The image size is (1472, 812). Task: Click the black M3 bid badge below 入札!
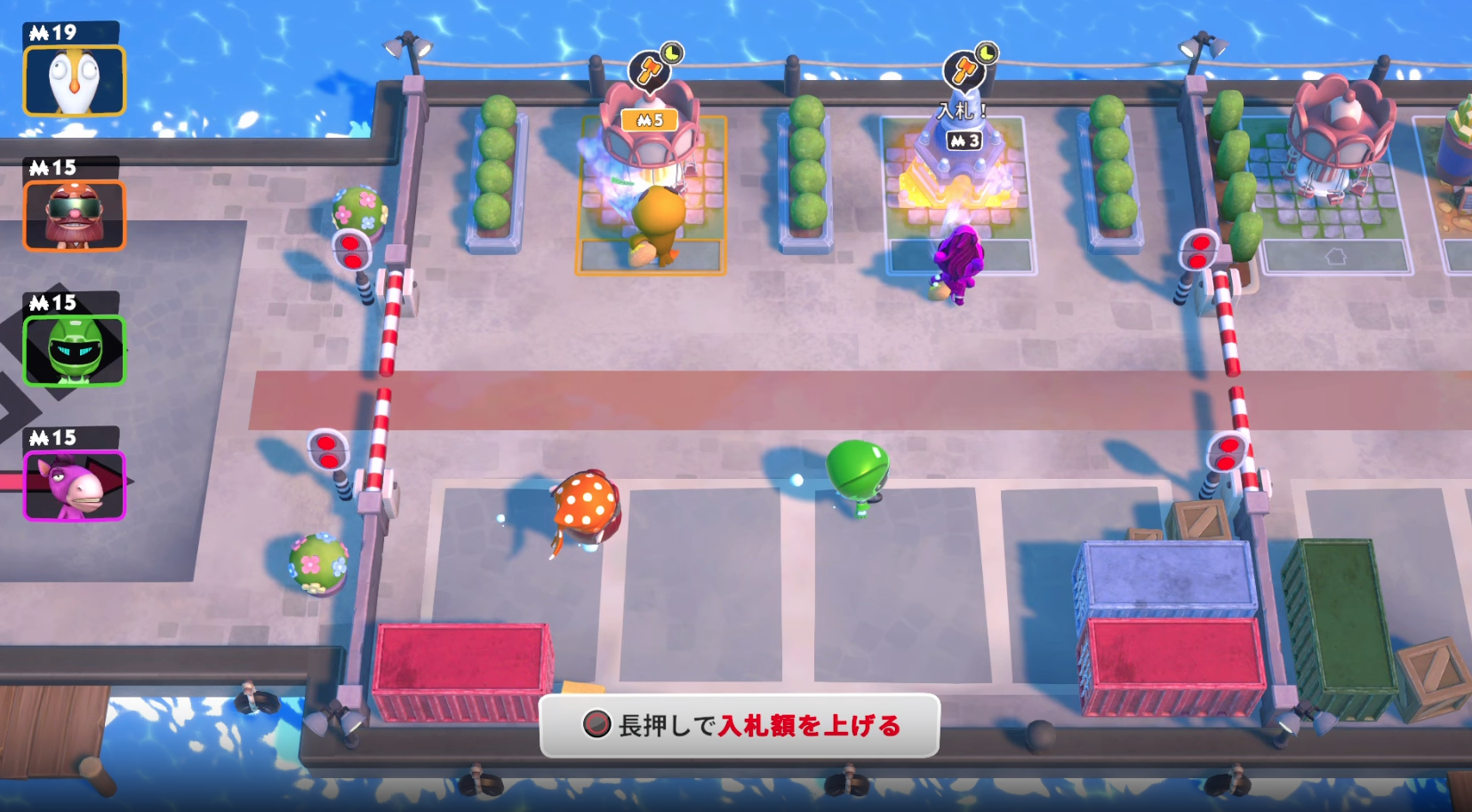pyautogui.click(x=964, y=139)
